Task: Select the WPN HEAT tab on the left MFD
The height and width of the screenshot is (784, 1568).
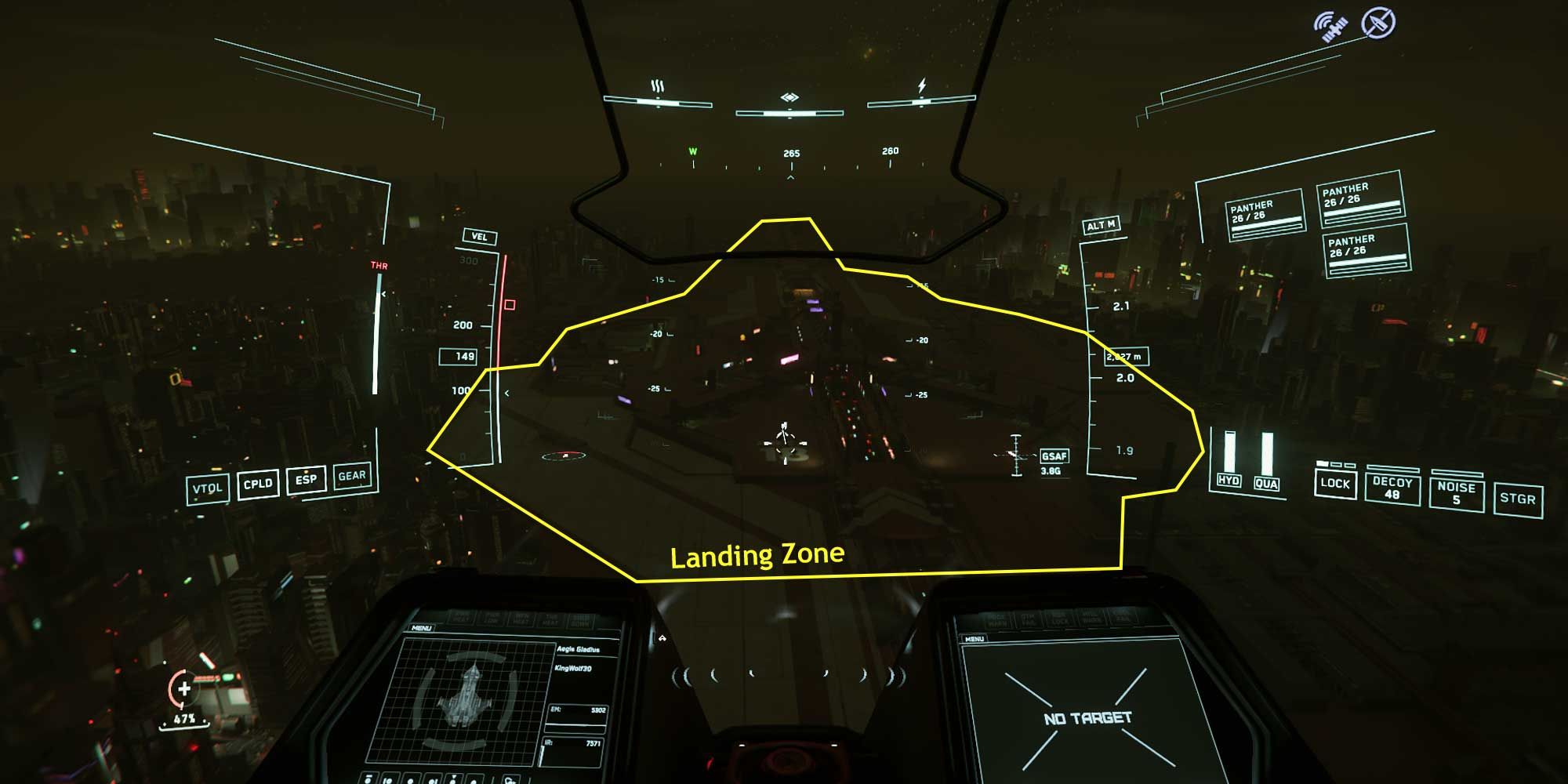Action: click(x=520, y=619)
